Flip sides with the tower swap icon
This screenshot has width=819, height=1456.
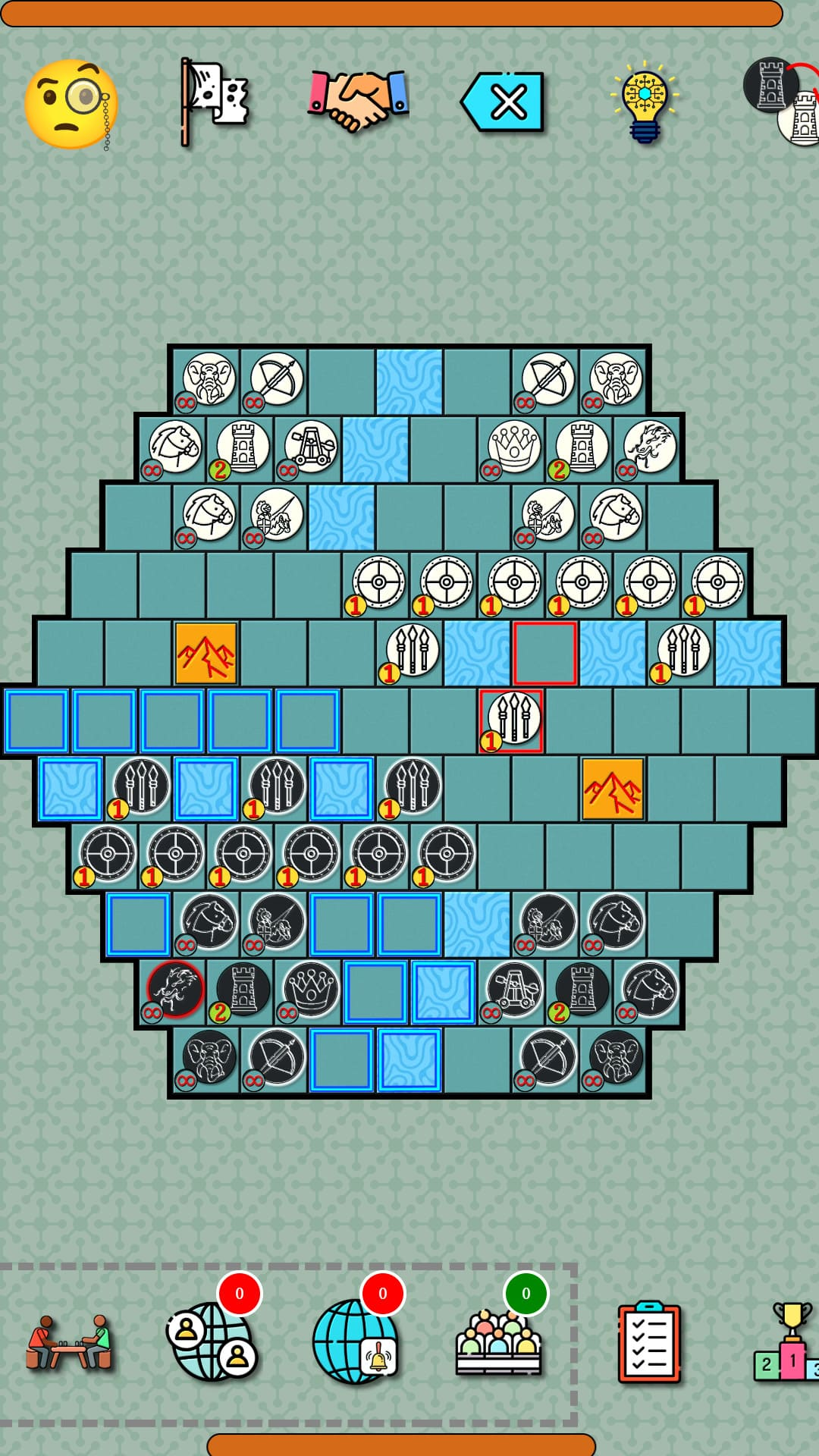pyautogui.click(x=783, y=102)
